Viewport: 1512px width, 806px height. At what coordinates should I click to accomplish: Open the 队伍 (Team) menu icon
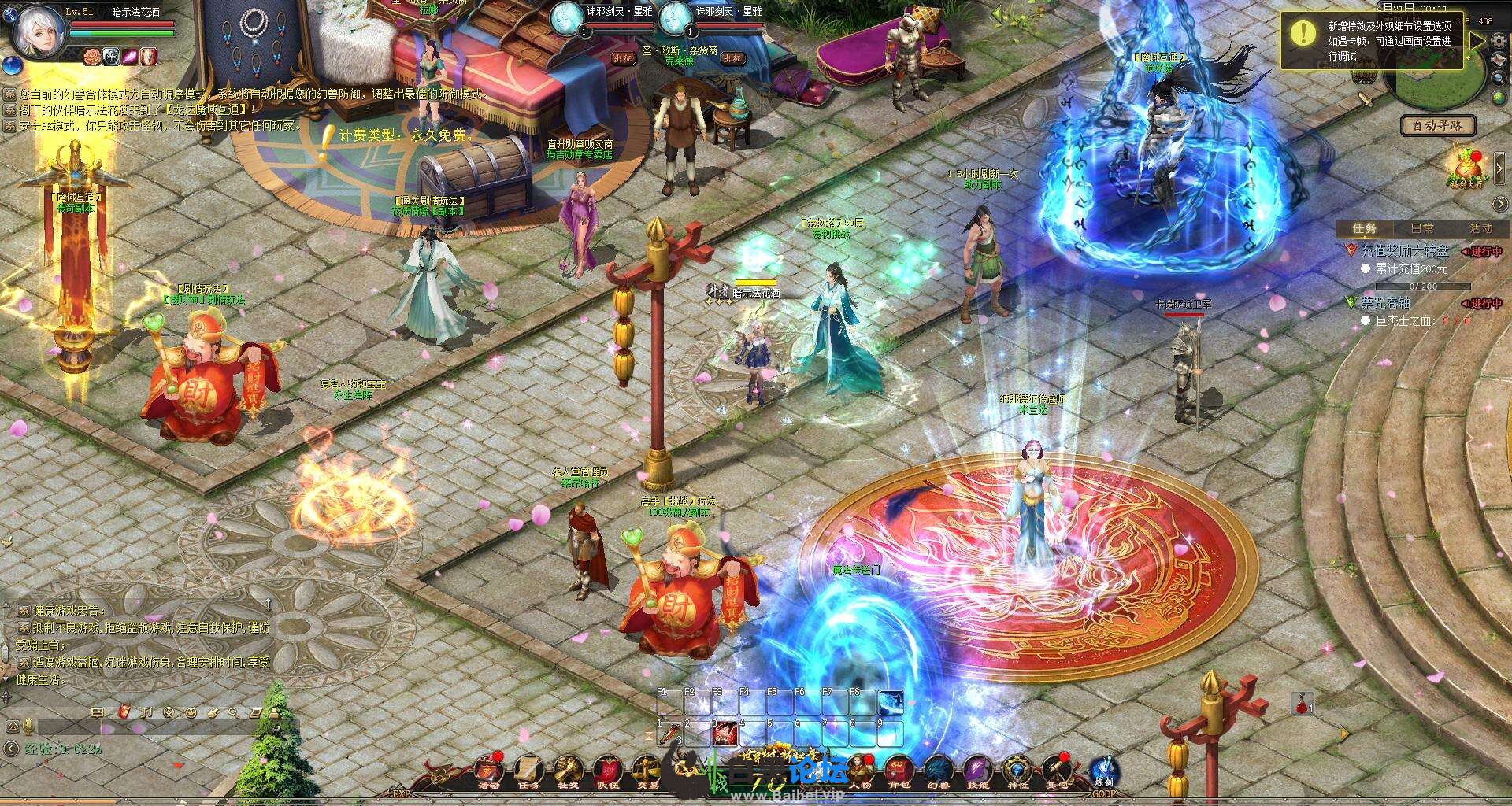[x=607, y=771]
